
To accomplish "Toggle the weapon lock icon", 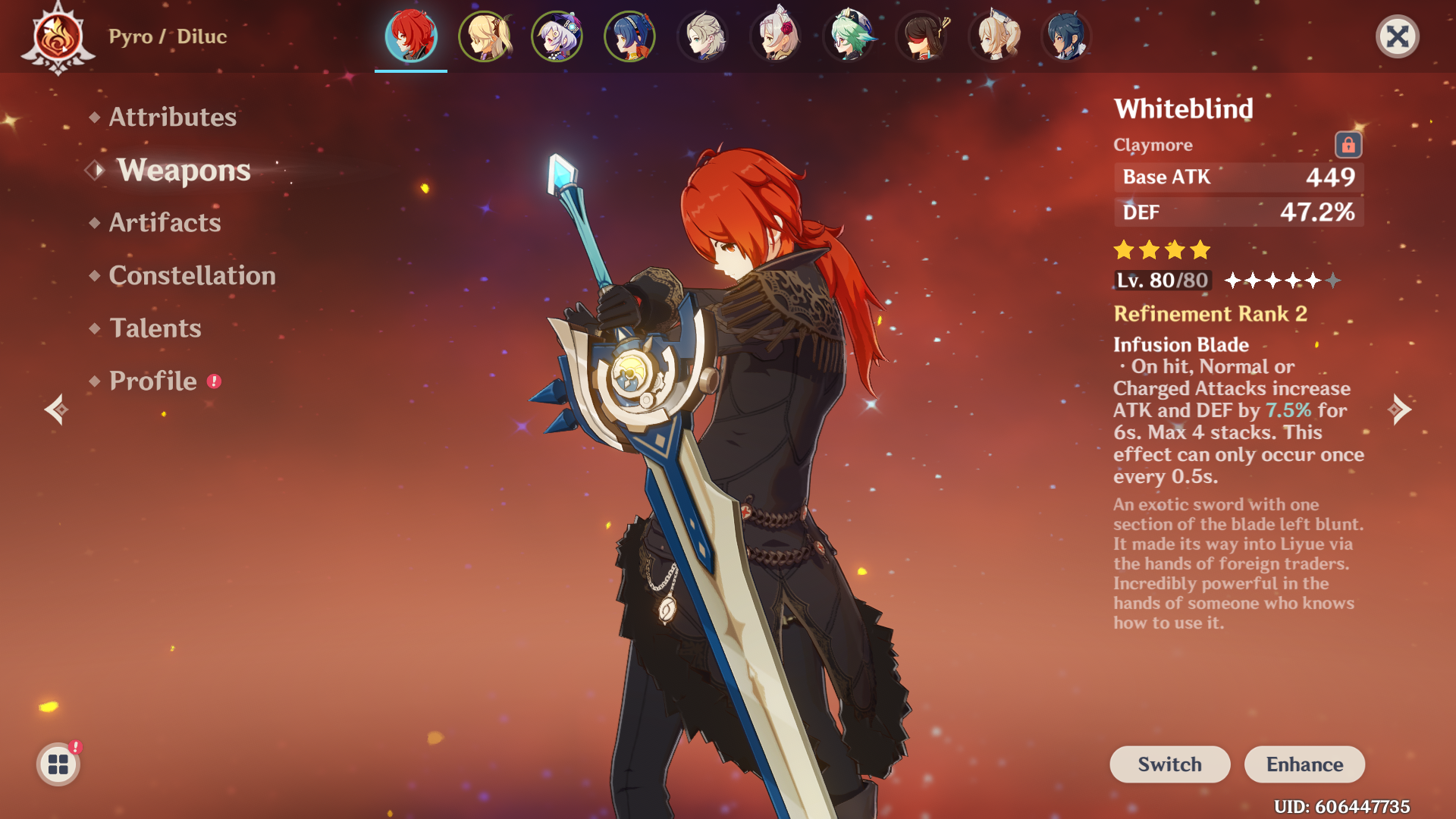I will [1348, 145].
